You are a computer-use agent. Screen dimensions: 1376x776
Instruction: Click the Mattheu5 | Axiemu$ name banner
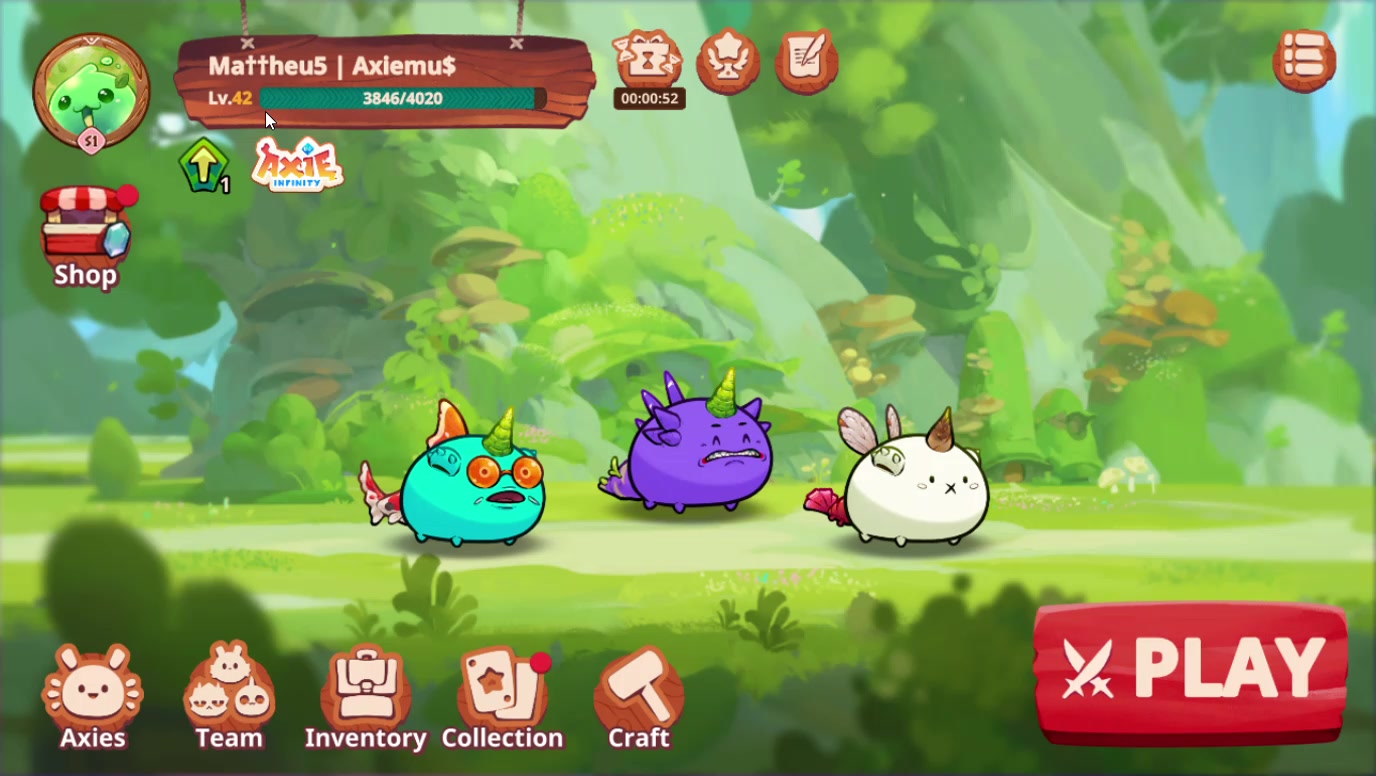point(330,66)
